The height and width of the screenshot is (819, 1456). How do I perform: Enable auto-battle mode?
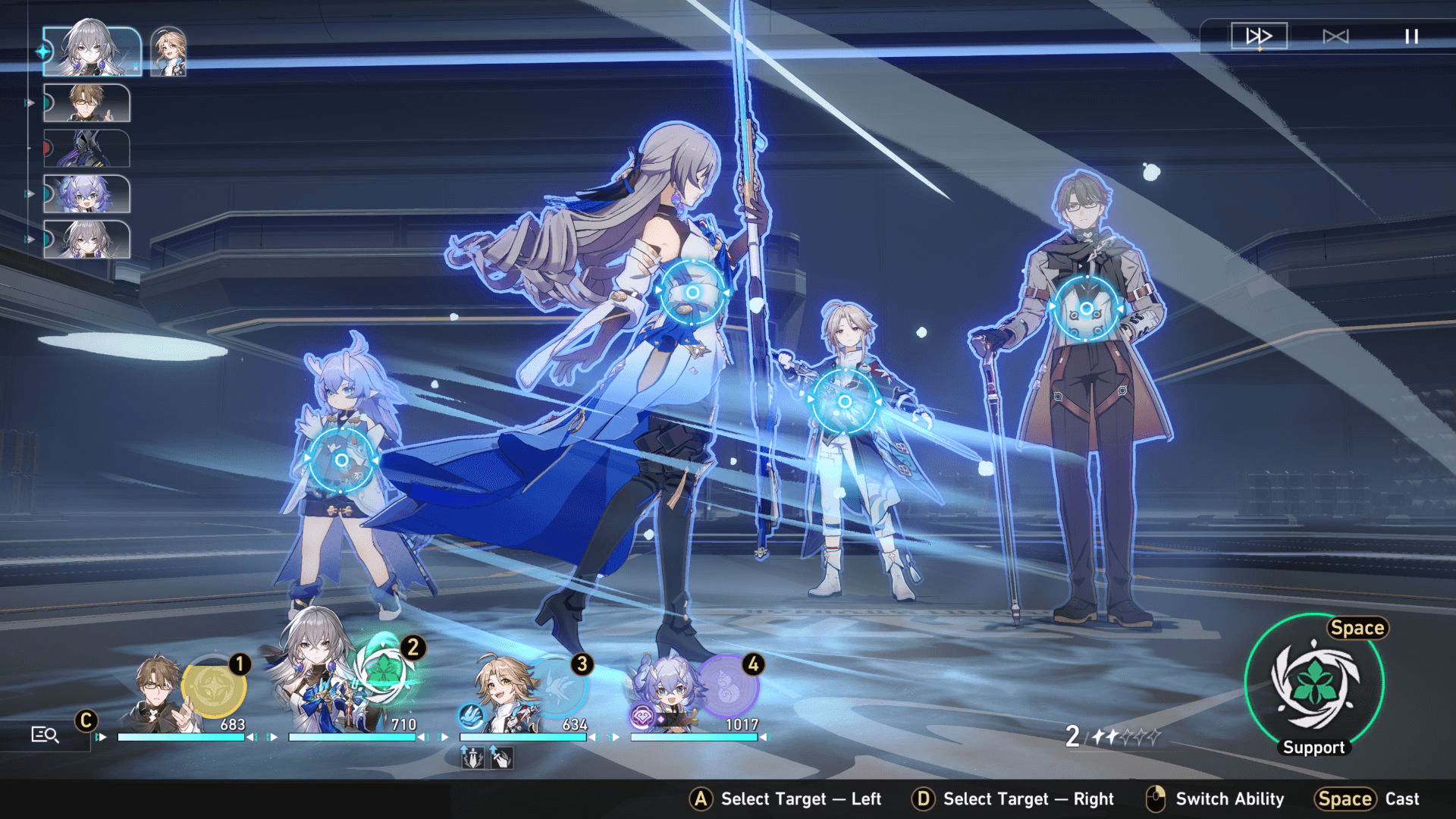[x=1335, y=36]
